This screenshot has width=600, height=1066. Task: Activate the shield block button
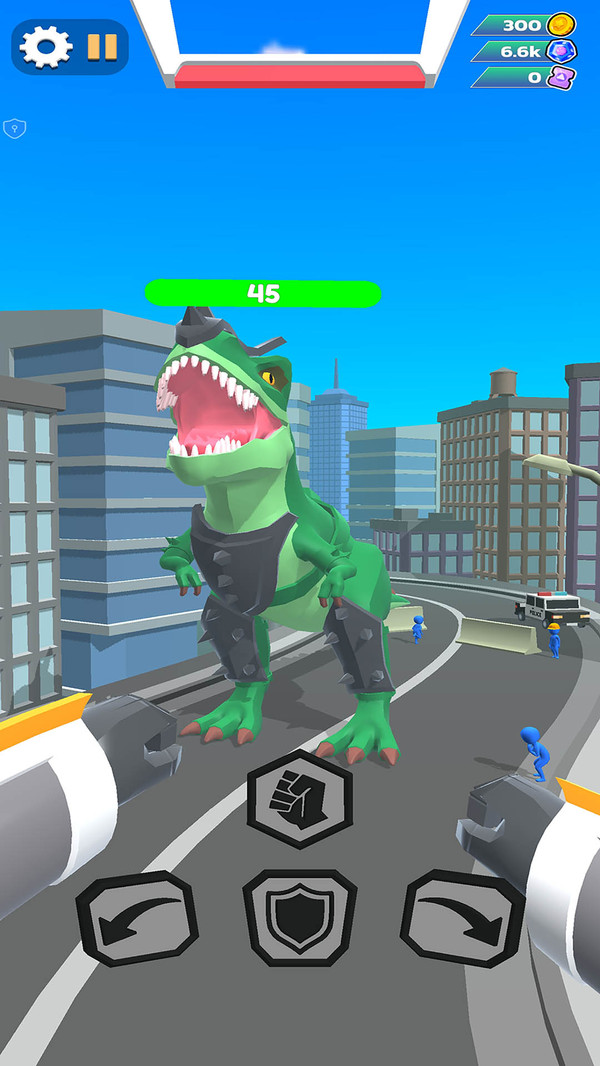click(299, 918)
